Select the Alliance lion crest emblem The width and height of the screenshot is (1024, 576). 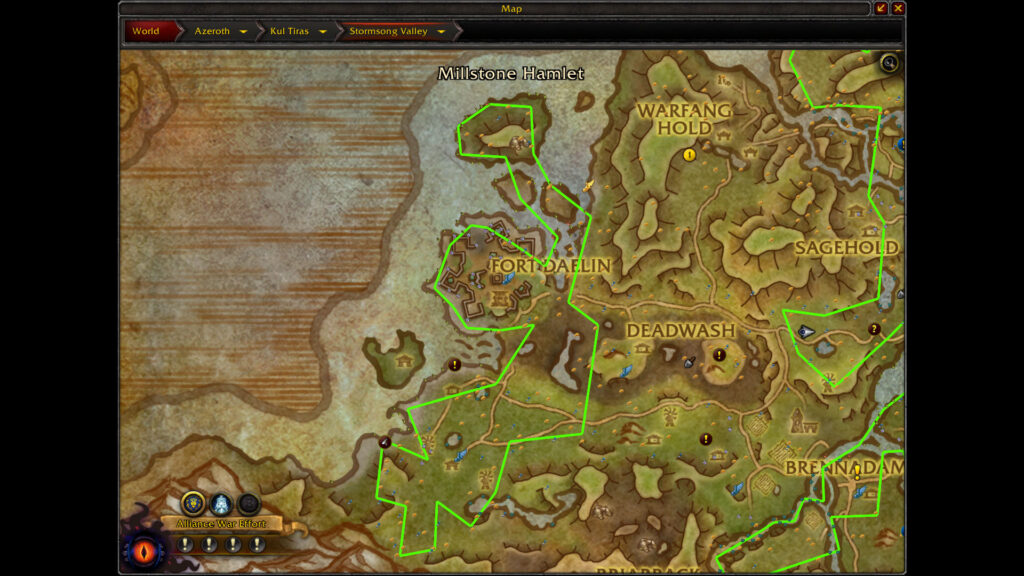click(193, 504)
